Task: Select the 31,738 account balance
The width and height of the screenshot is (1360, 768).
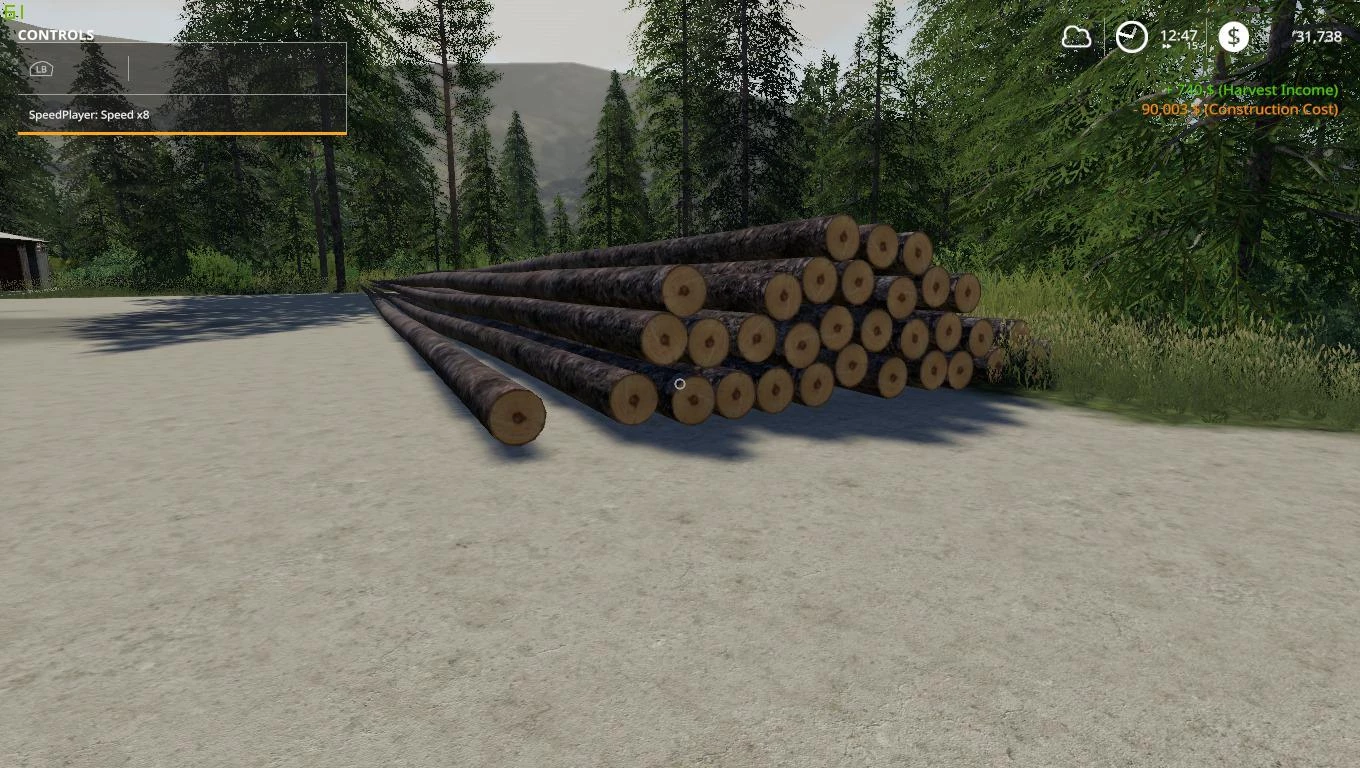Action: click(x=1316, y=37)
